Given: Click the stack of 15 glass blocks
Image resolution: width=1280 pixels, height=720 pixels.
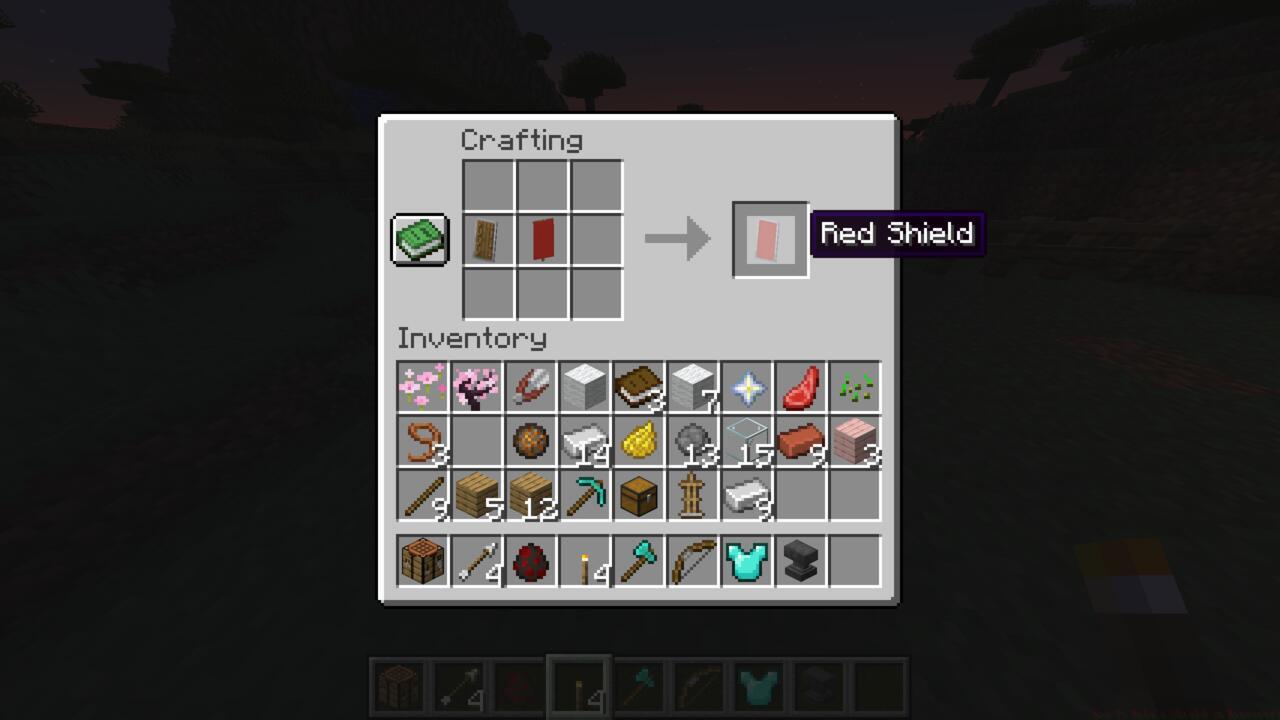Looking at the screenshot, I should coord(748,443).
